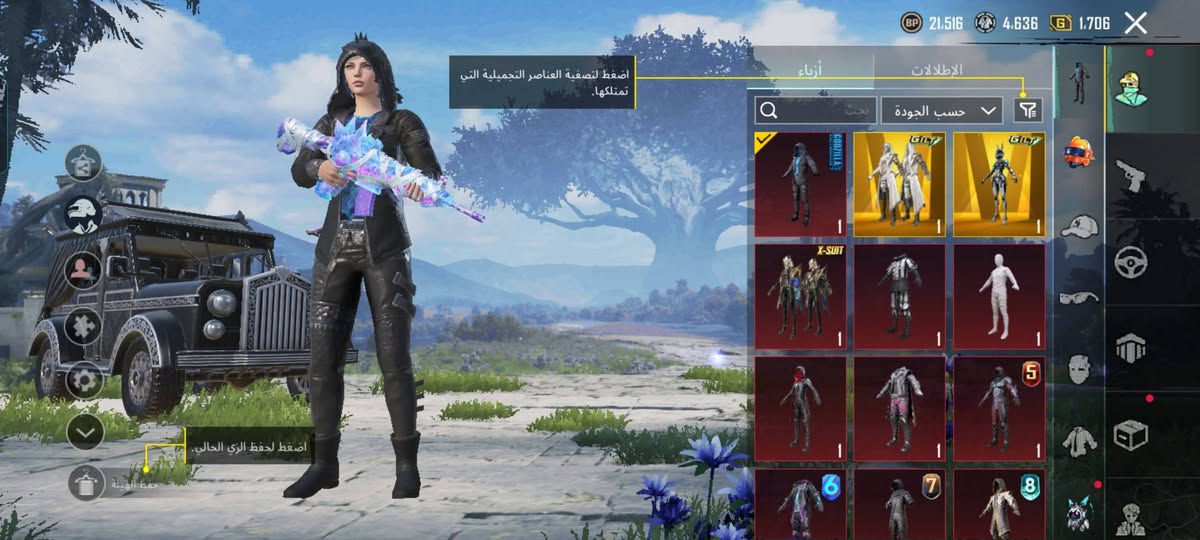The height and width of the screenshot is (540, 1200).
Task: Collapse the side buttons with down arrow
Action: coord(86,431)
